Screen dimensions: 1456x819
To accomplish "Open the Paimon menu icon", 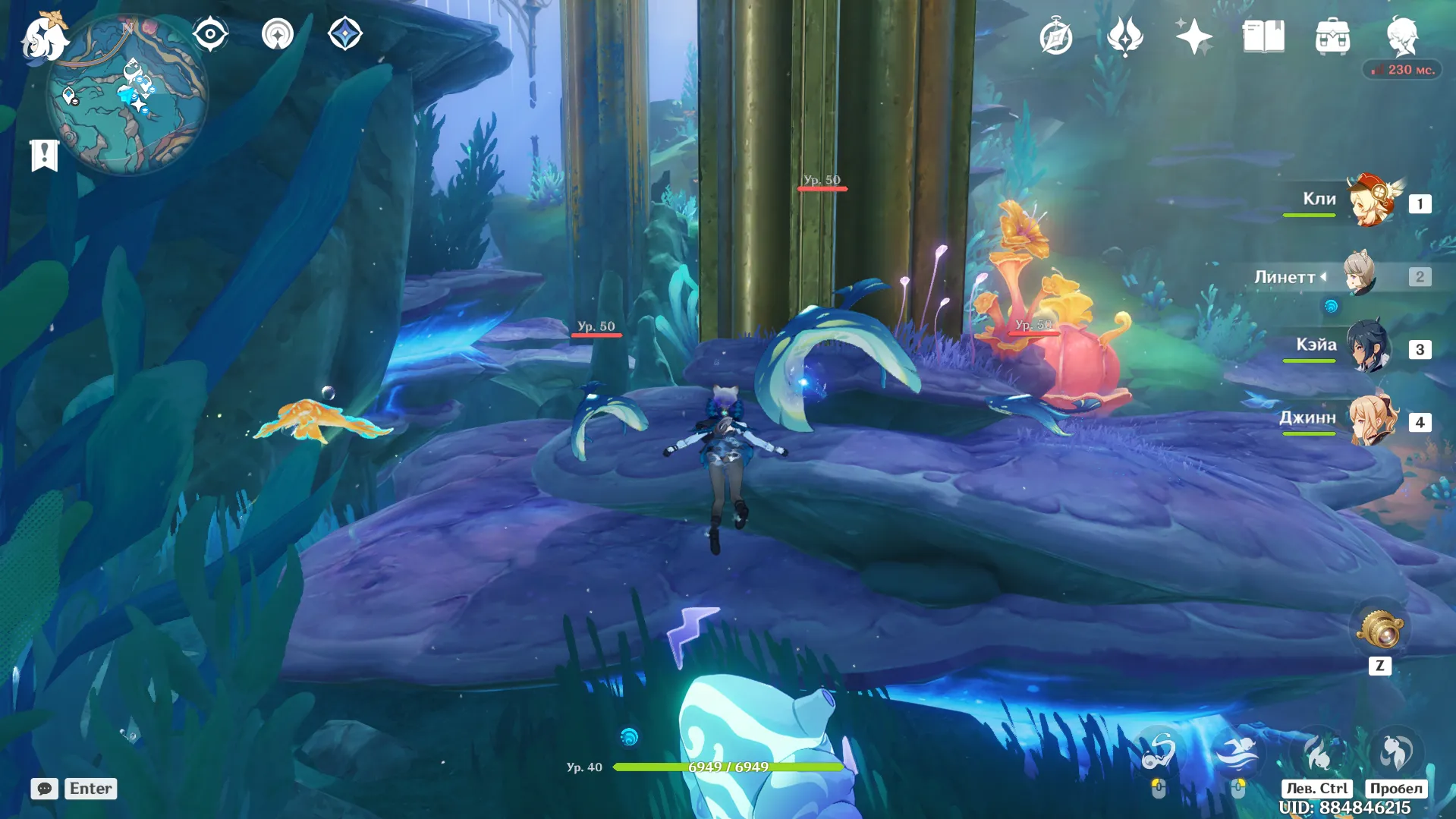I will tap(44, 36).
